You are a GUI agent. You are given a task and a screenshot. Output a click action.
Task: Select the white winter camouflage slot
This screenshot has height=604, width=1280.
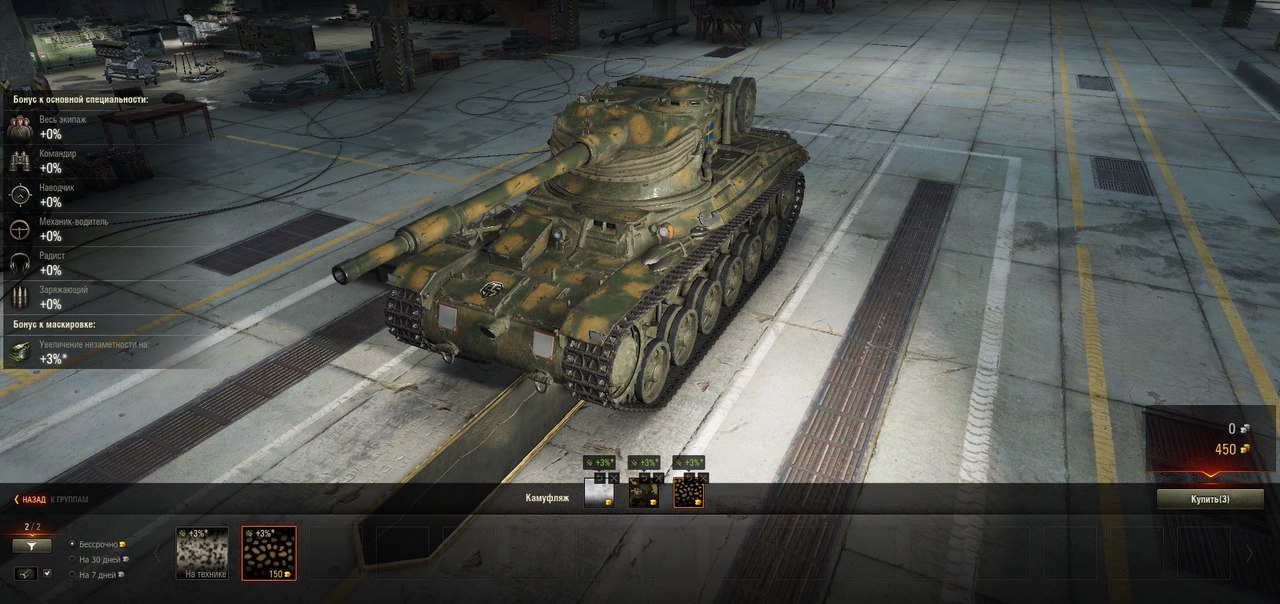598,493
